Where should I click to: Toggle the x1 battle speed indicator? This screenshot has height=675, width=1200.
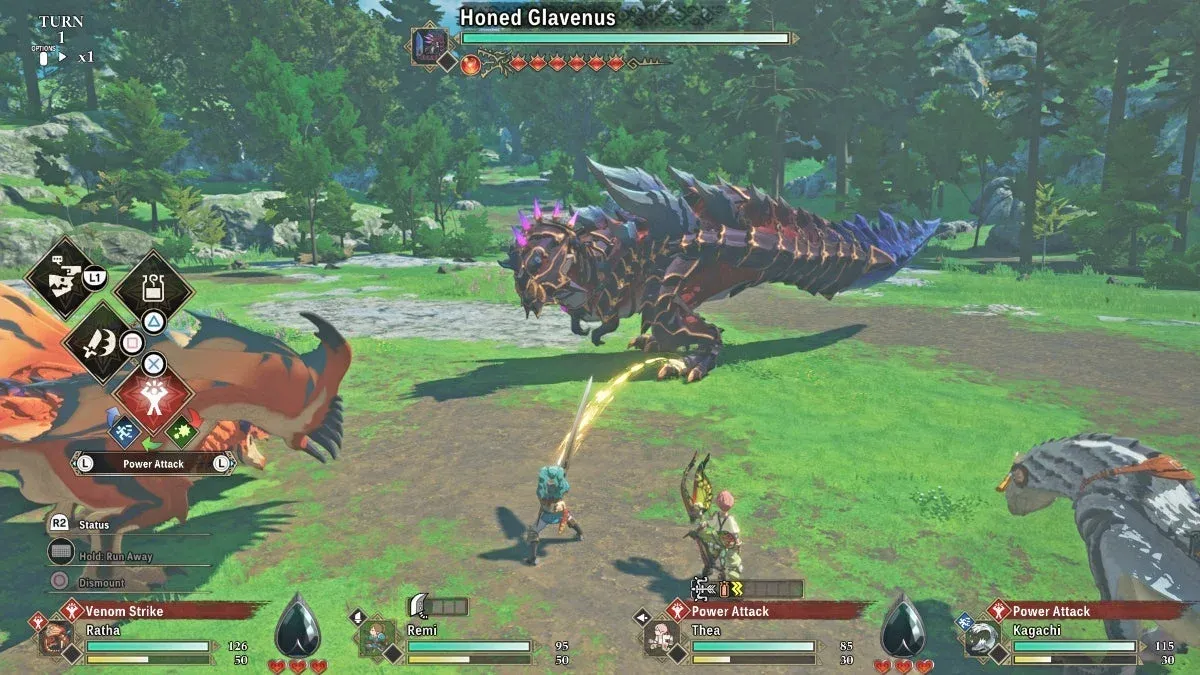[x=86, y=57]
